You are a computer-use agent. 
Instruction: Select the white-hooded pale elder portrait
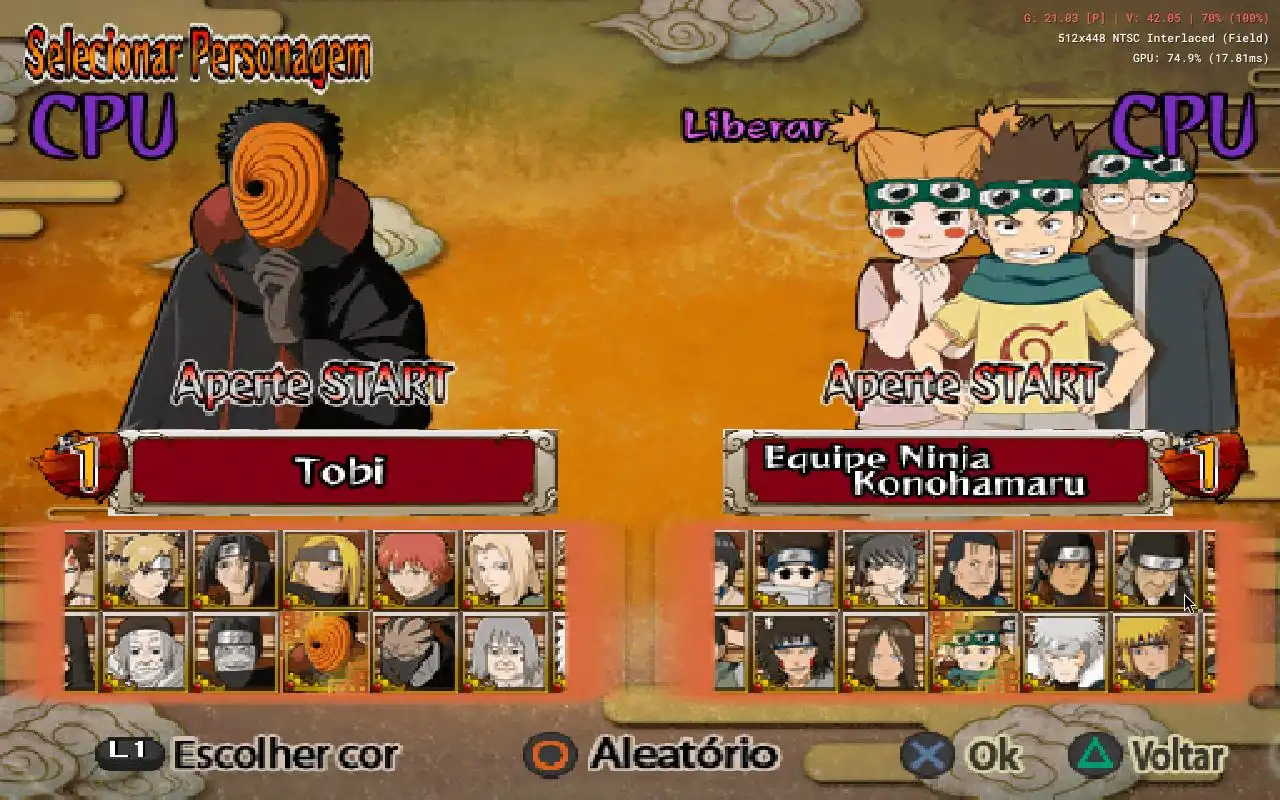[x=145, y=652]
